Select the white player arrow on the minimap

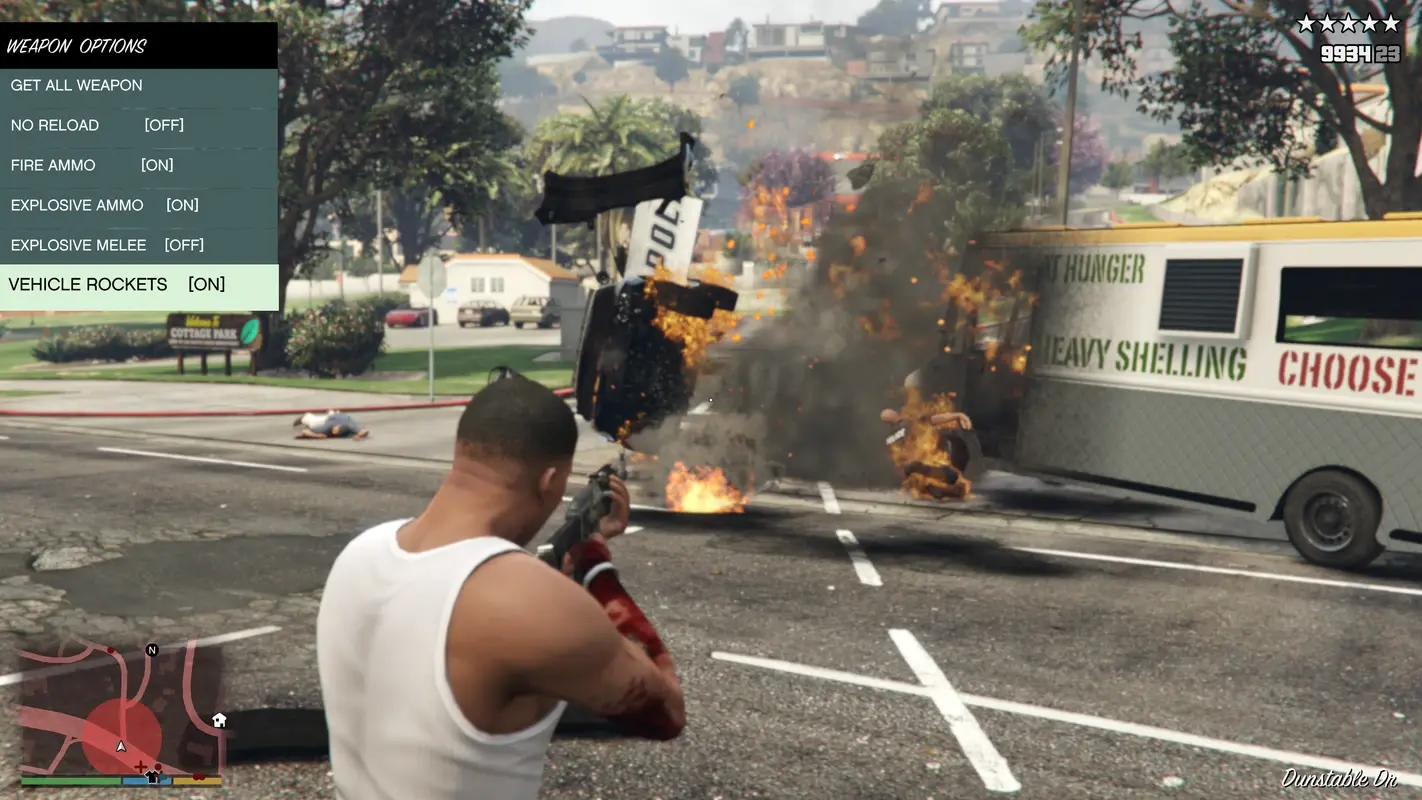[120, 746]
